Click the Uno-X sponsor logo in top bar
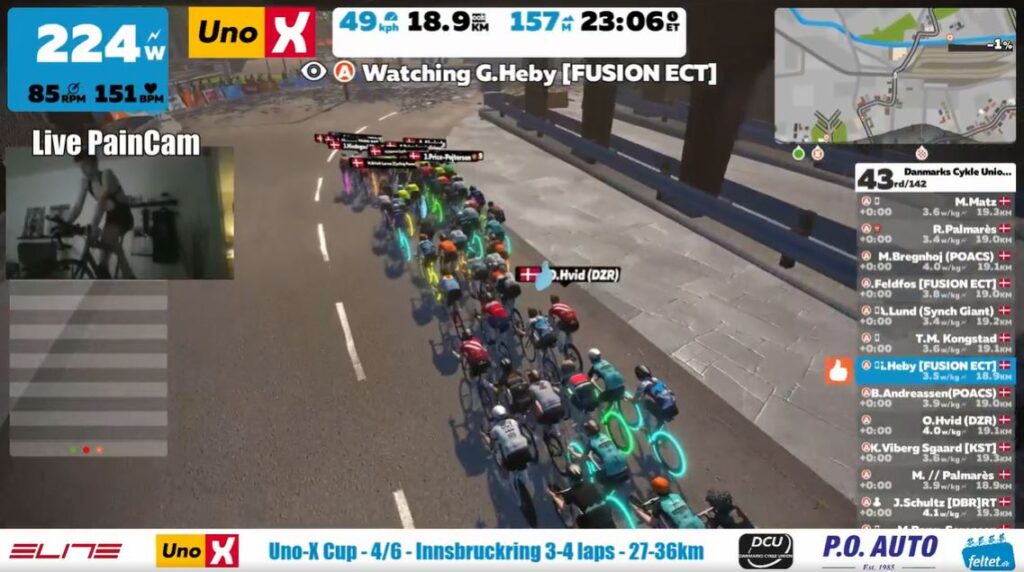1024x572 pixels. (x=252, y=33)
